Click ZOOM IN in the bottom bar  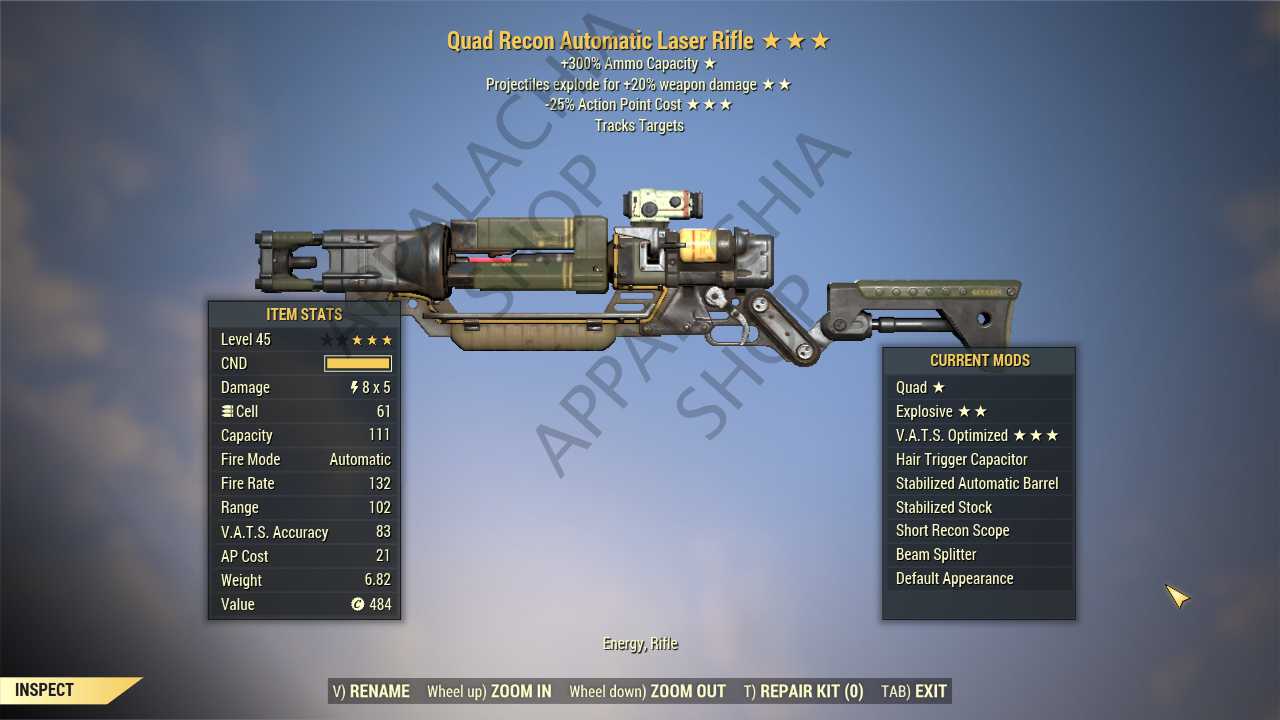[x=489, y=691]
